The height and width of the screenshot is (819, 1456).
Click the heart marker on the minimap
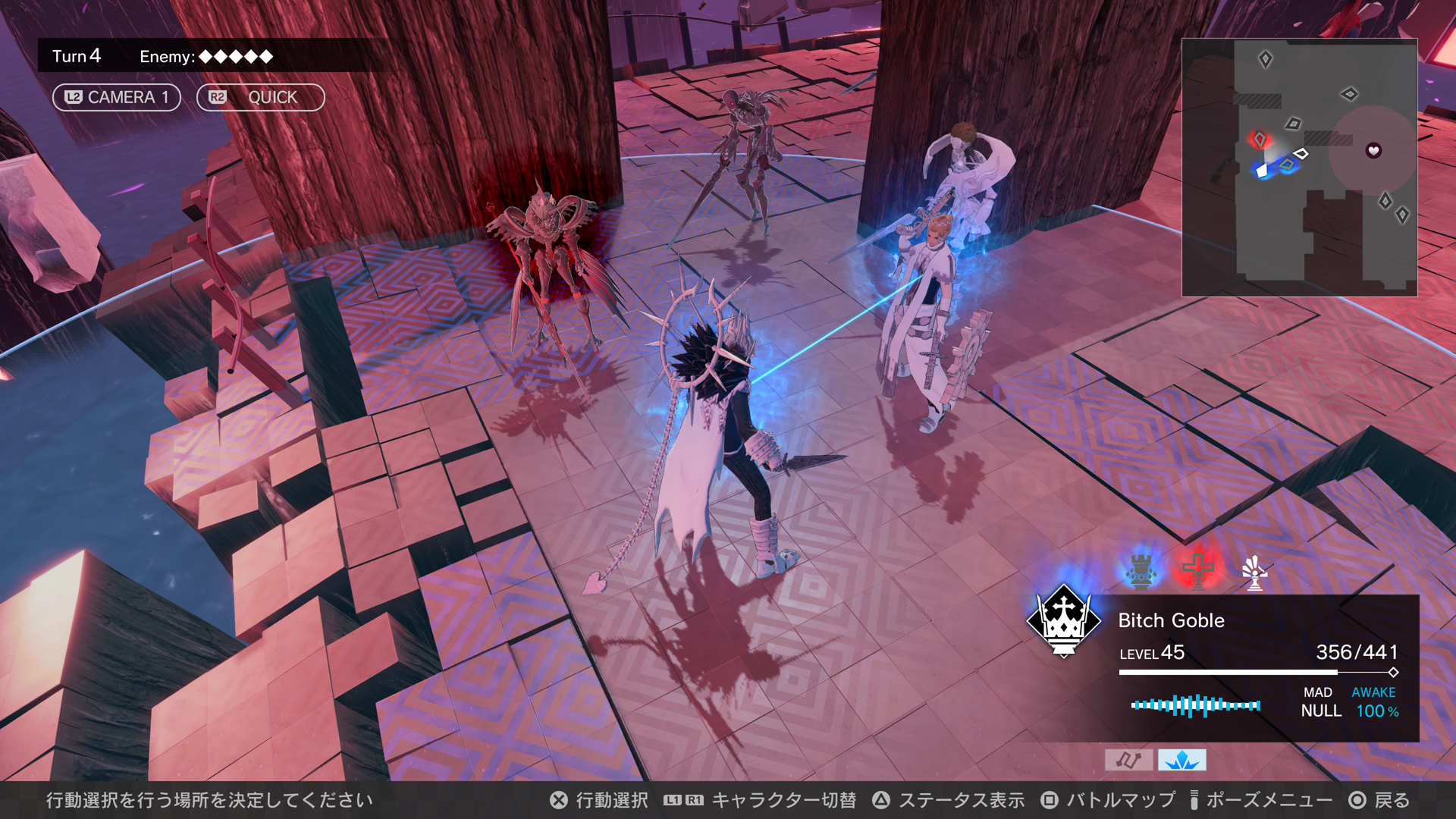point(1373,150)
